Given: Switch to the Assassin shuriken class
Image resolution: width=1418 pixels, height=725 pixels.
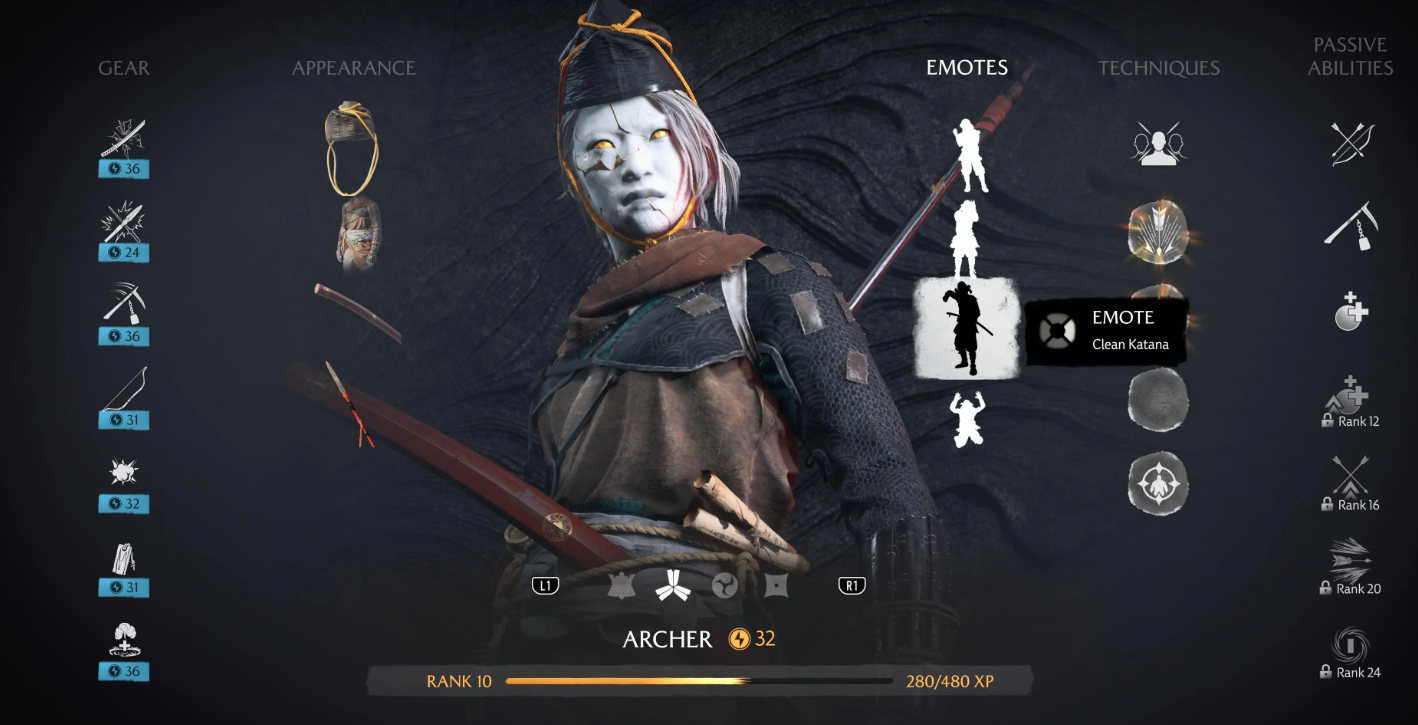Looking at the screenshot, I should click(x=777, y=586).
